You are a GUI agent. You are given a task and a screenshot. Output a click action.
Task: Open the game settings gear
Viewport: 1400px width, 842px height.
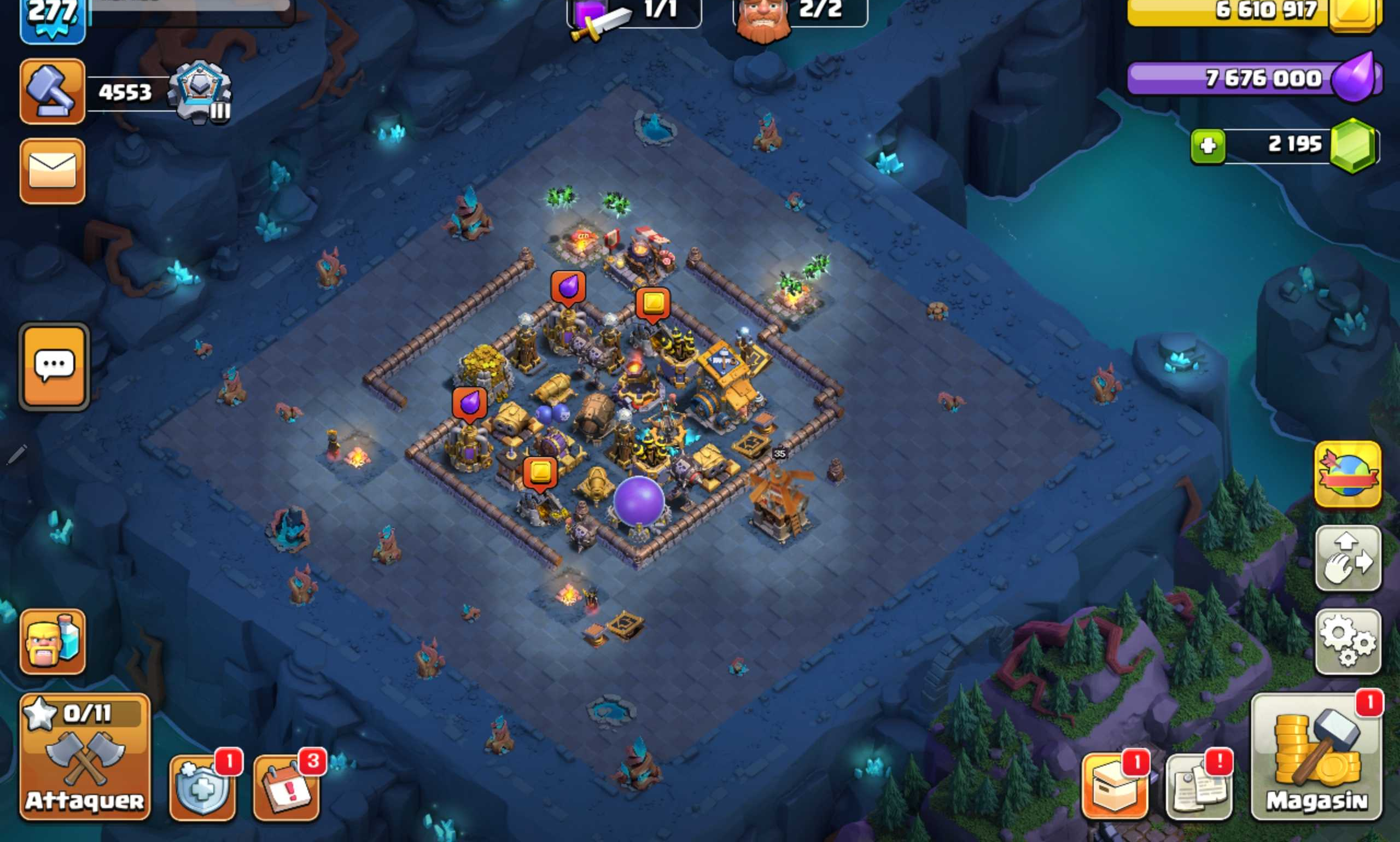point(1349,635)
